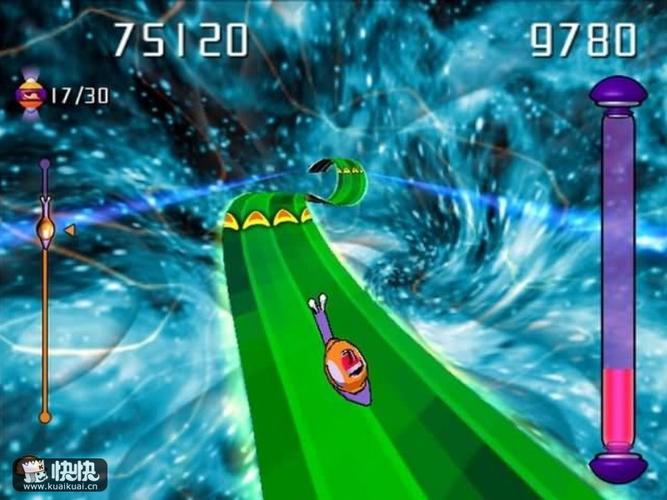Click the kuaikuai.cn watermark logo

pos(59,473)
